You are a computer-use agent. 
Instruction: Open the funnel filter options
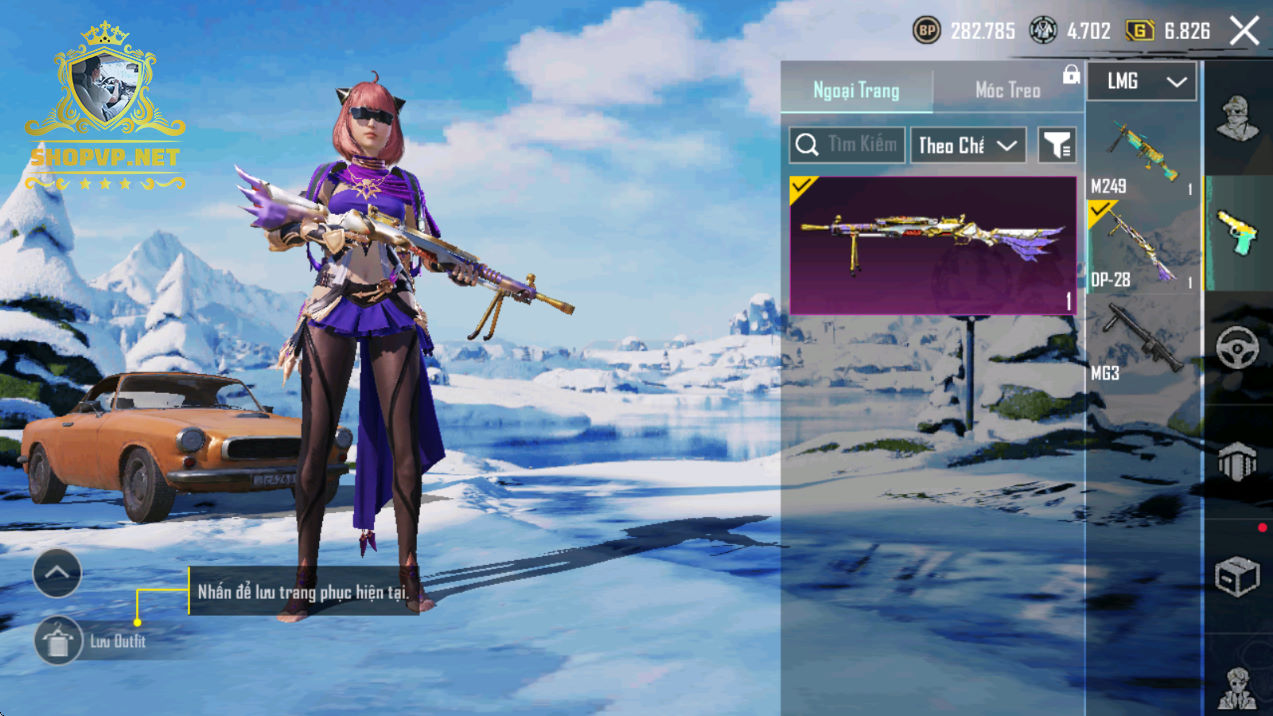pos(1057,145)
